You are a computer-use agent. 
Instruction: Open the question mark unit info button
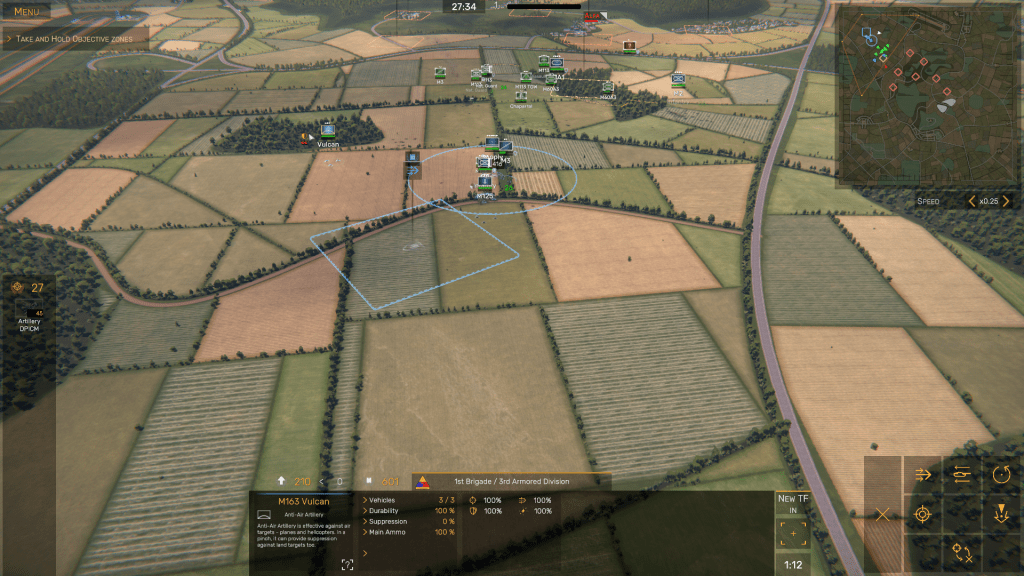347,565
